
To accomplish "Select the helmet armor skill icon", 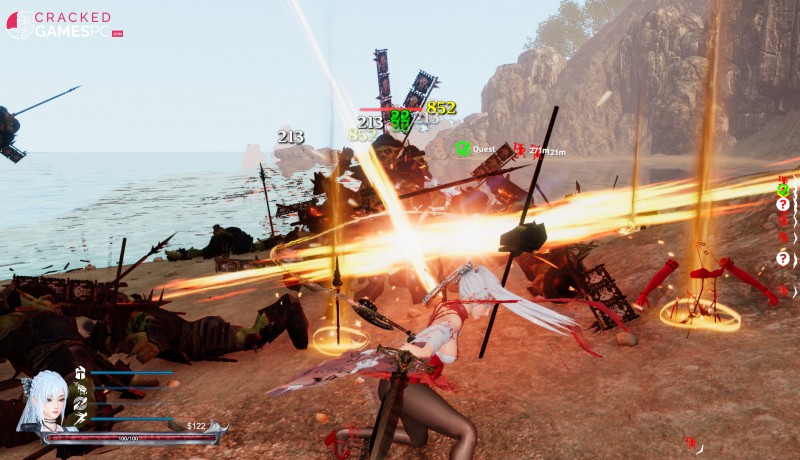I will click(80, 373).
